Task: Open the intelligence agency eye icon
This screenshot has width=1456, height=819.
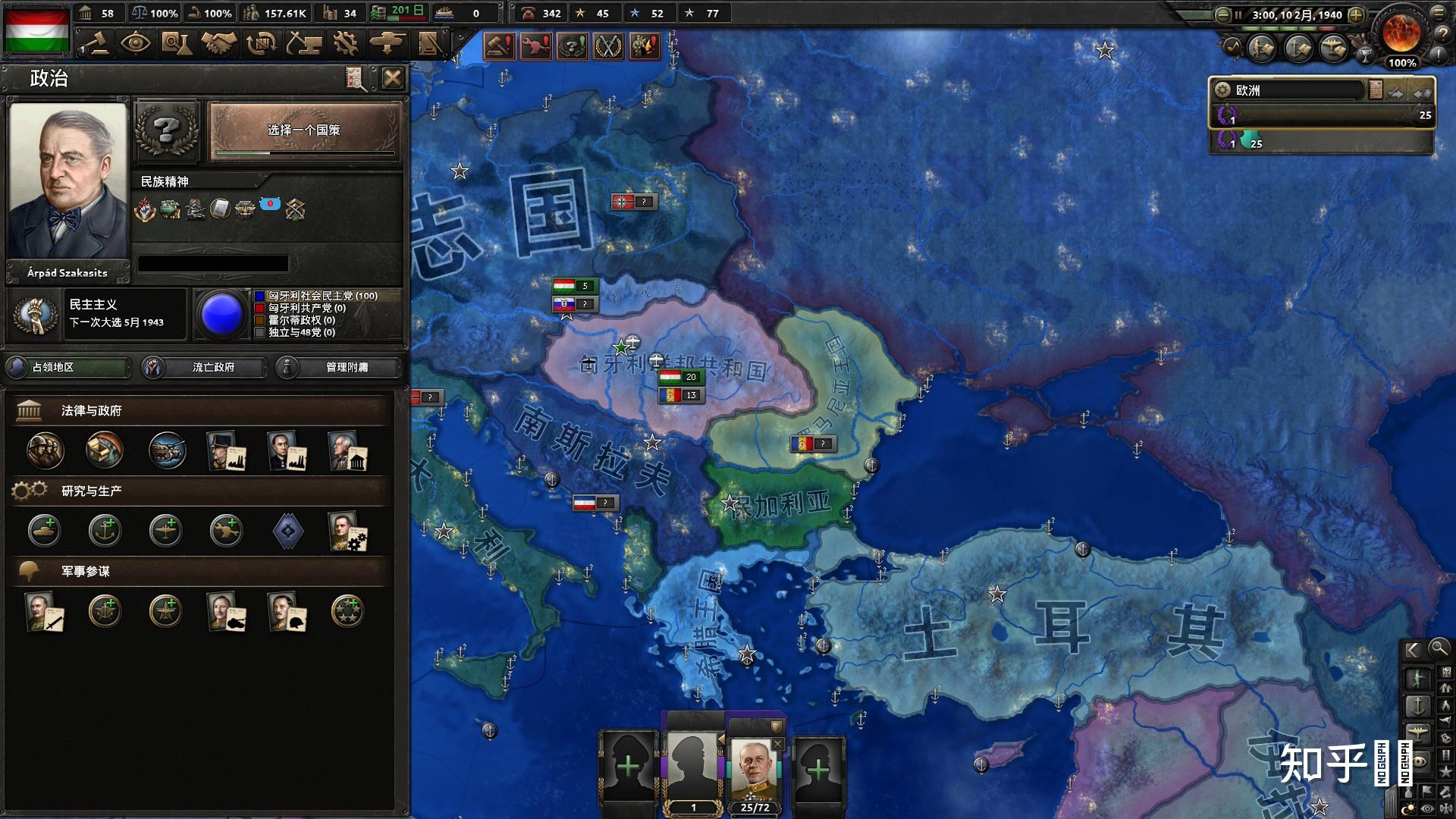Action: [x=136, y=44]
